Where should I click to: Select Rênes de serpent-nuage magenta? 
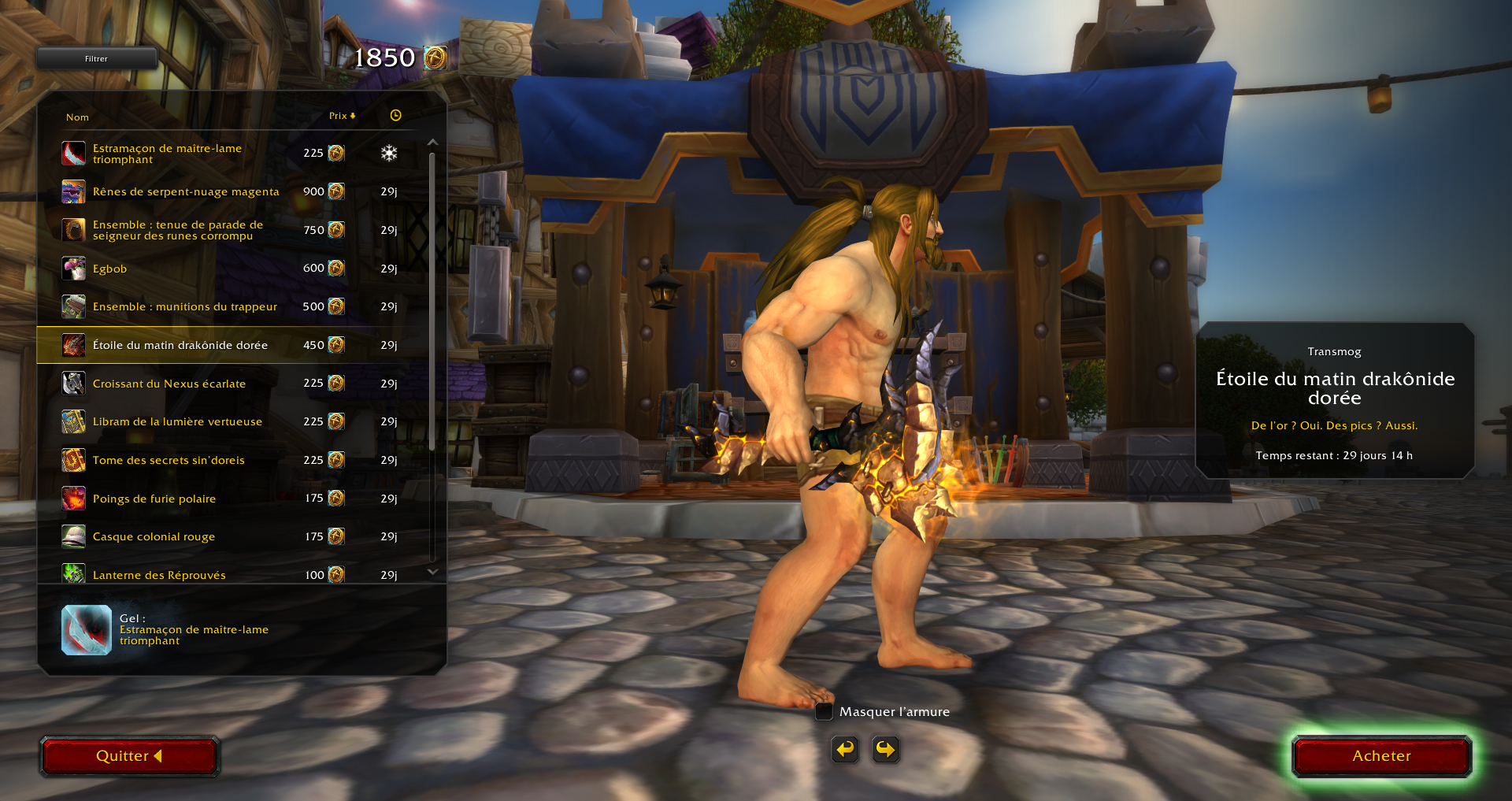click(x=186, y=191)
